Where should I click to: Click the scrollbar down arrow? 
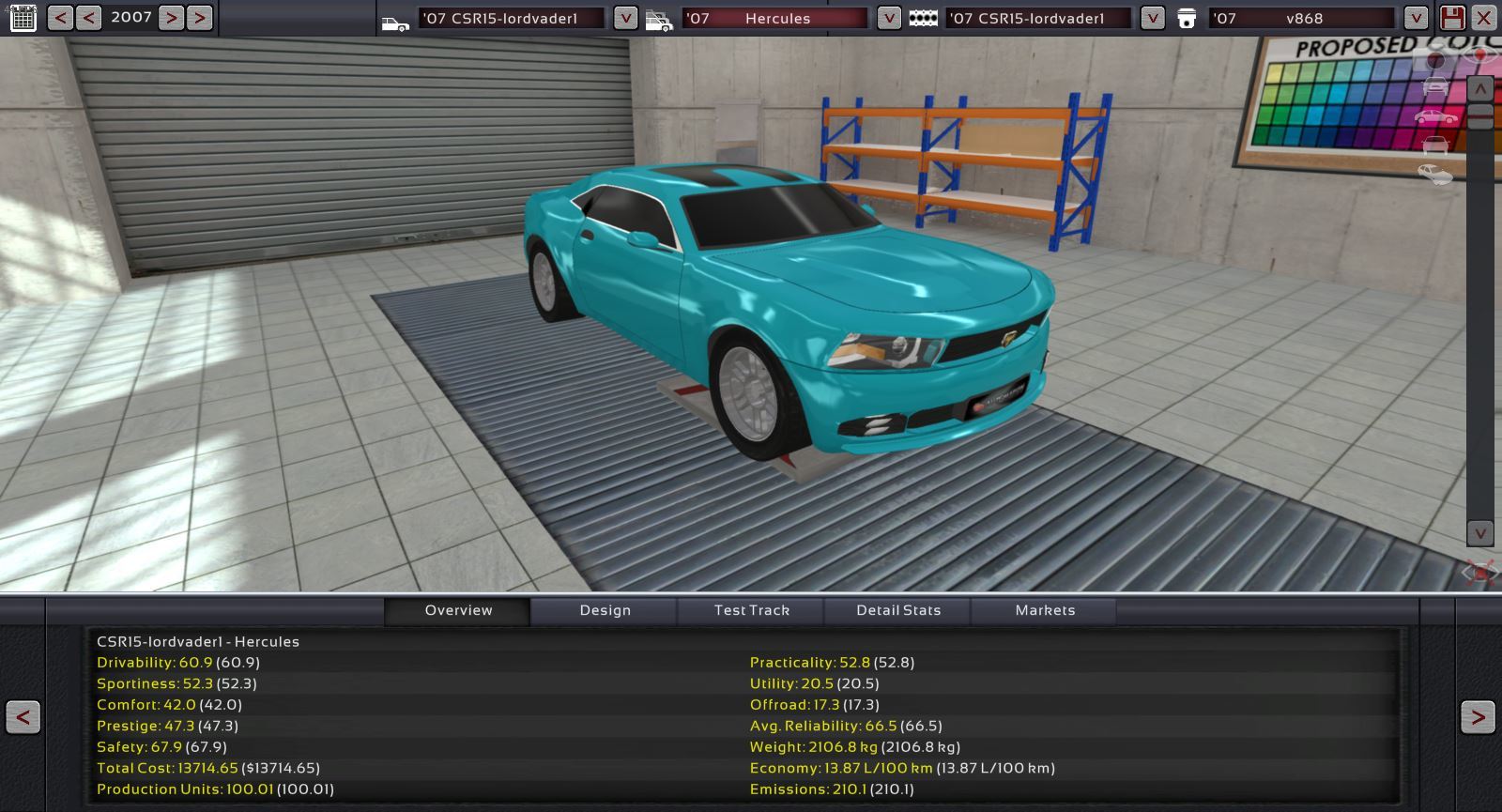click(x=1479, y=533)
